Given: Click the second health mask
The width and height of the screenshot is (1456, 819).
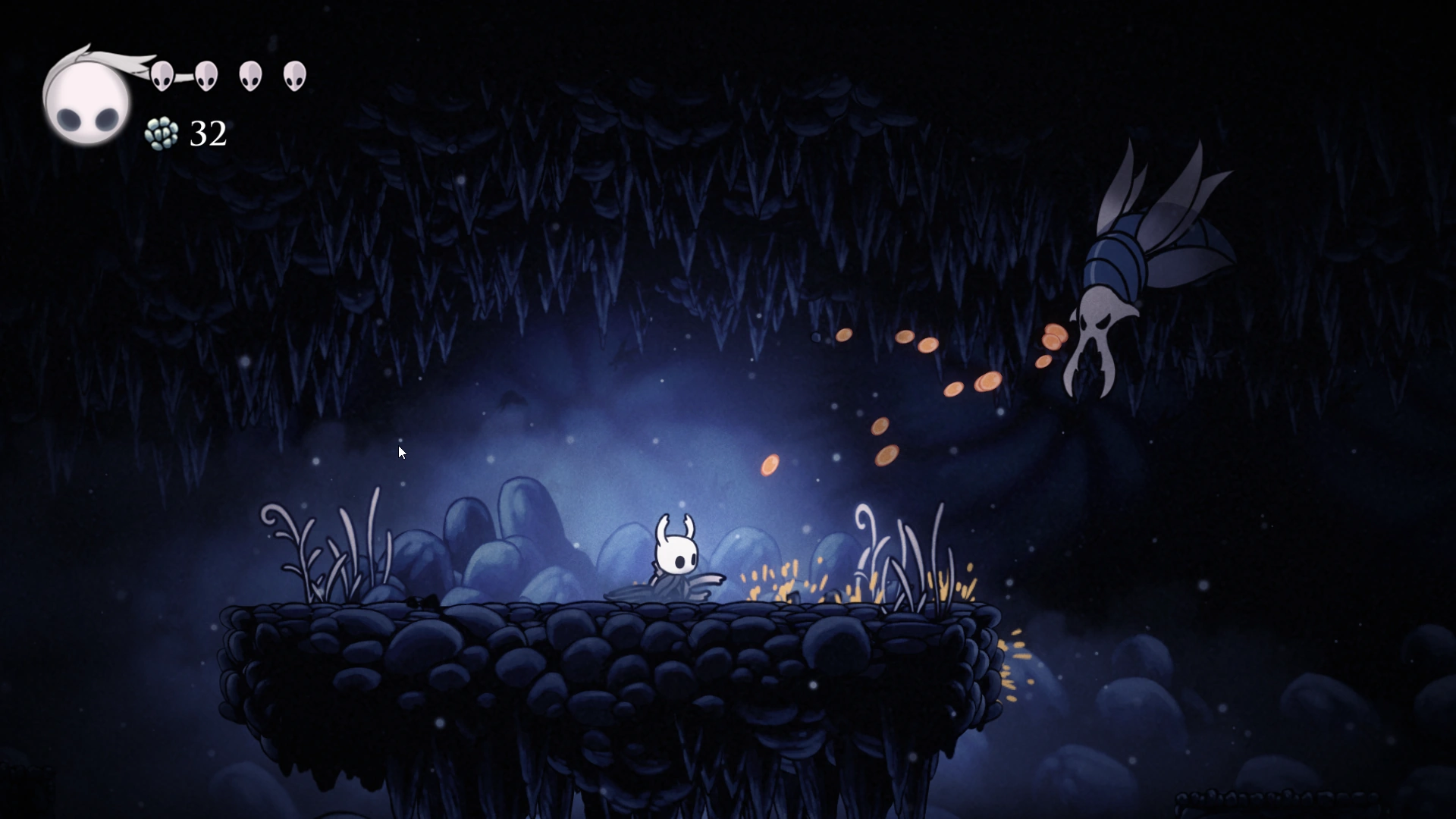Looking at the screenshot, I should 206,75.
